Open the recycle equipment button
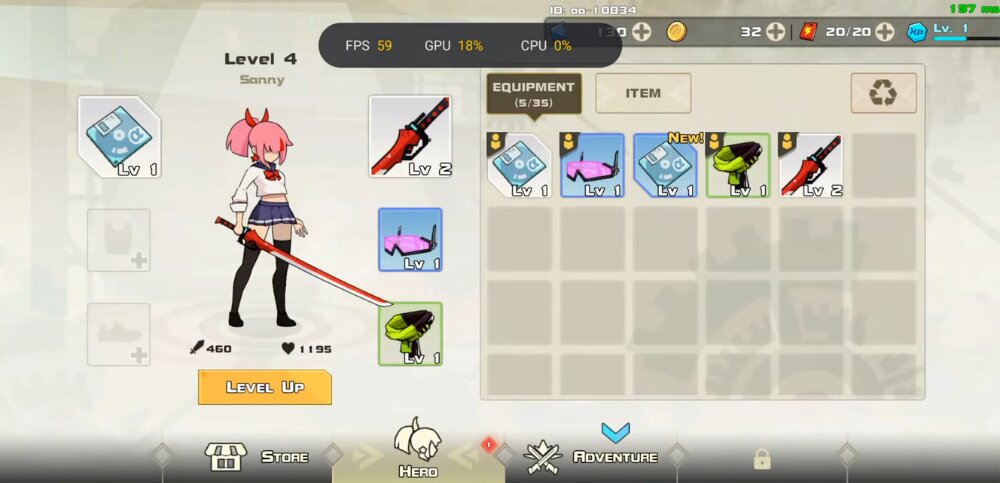This screenshot has height=483, width=1000. tap(883, 93)
